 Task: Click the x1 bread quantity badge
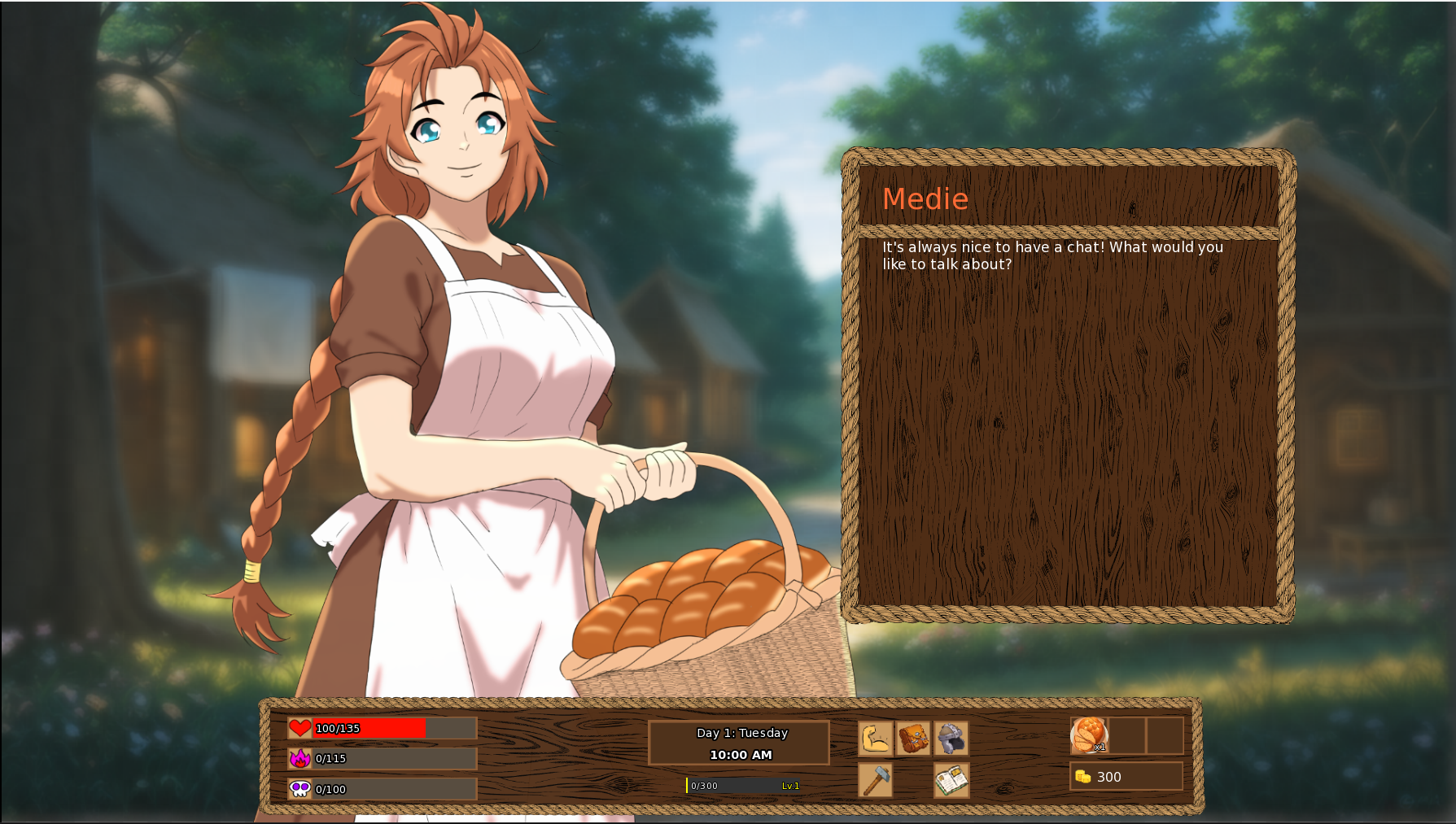(1100, 747)
